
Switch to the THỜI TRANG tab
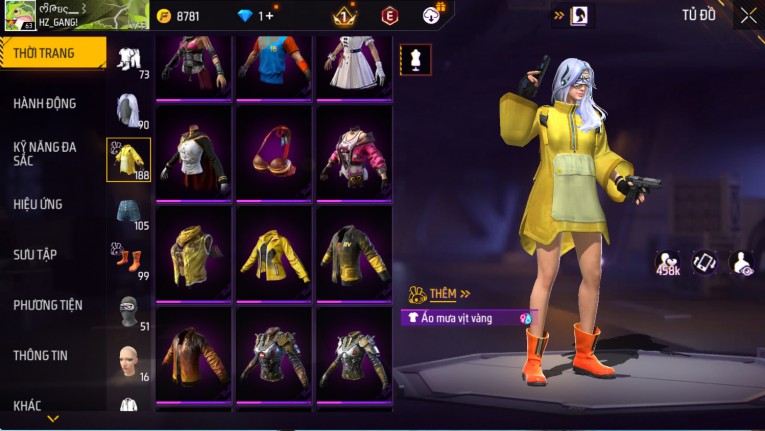tap(52, 53)
